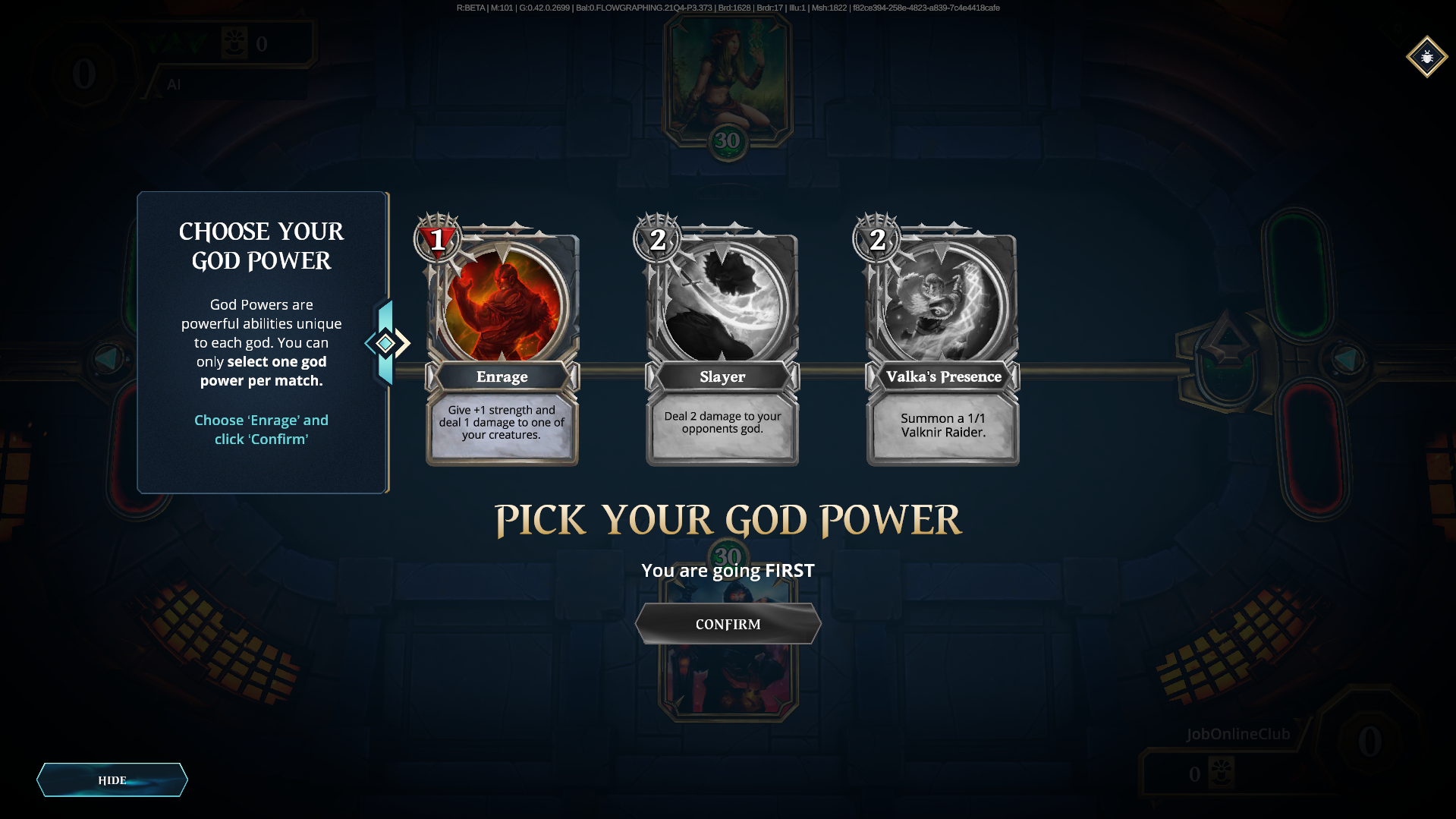Open the bug report diamond icon
The image size is (1456, 819).
tap(1426, 57)
